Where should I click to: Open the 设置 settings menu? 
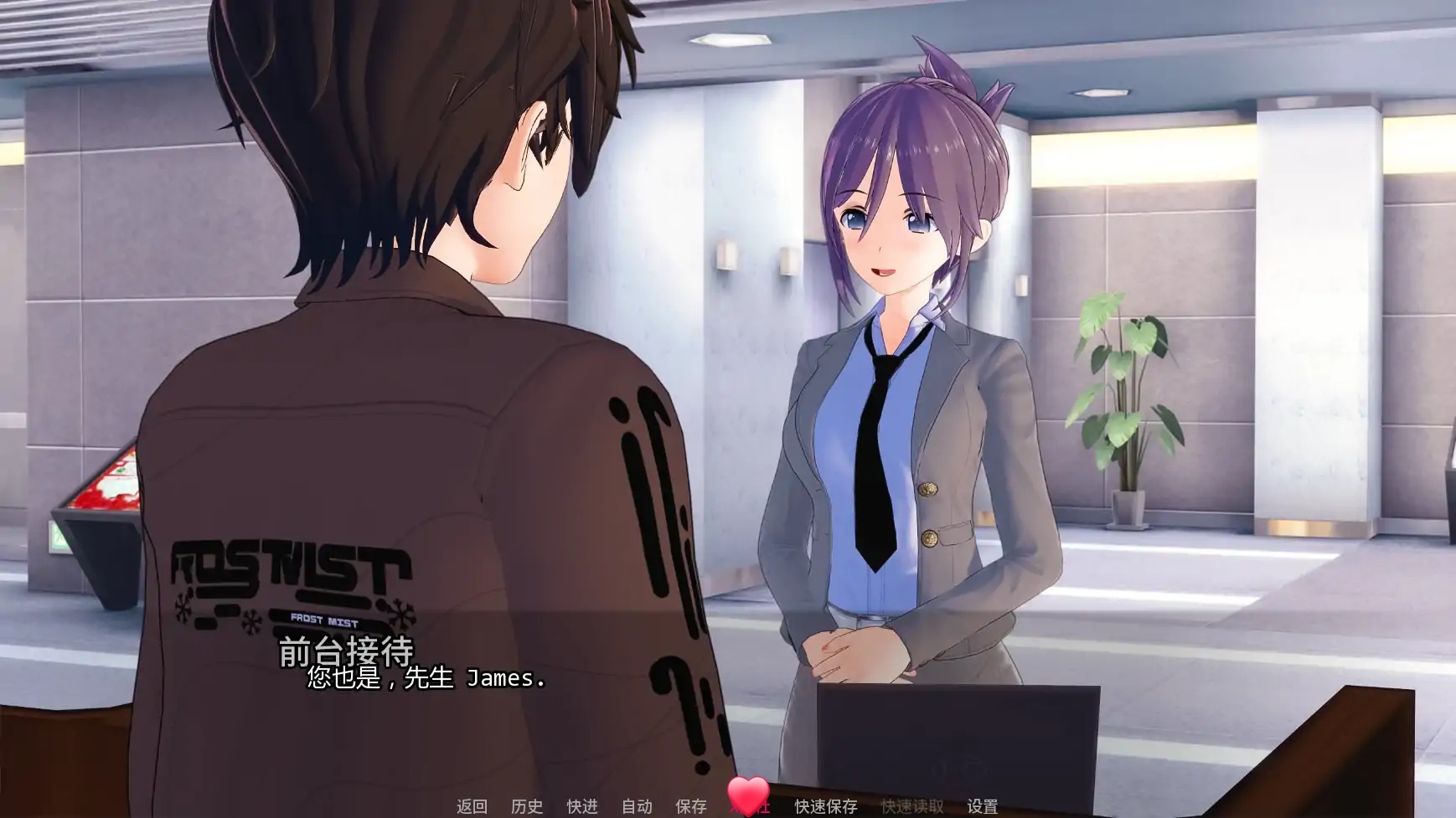click(984, 805)
